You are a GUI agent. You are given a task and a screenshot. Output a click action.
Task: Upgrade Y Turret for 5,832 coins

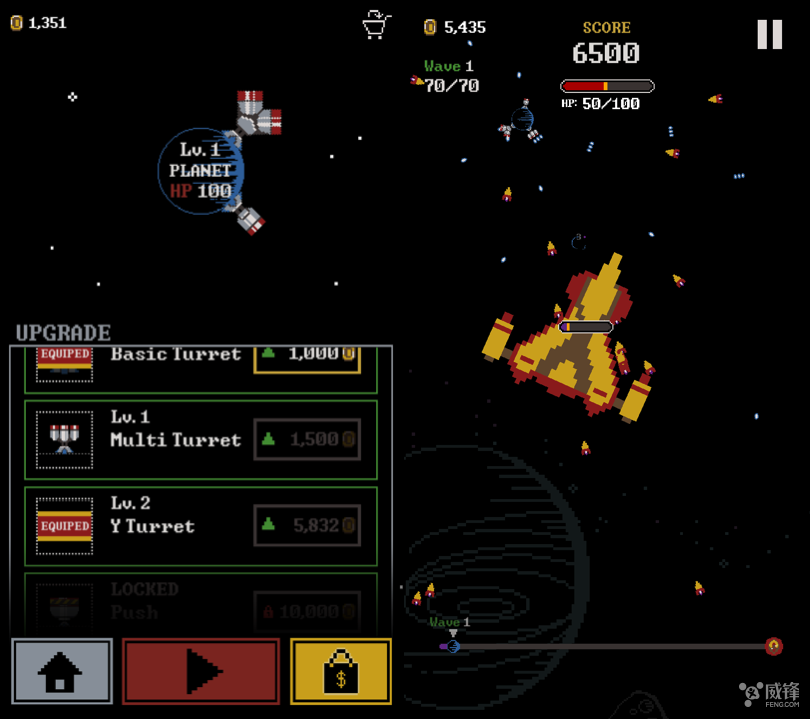(x=307, y=525)
